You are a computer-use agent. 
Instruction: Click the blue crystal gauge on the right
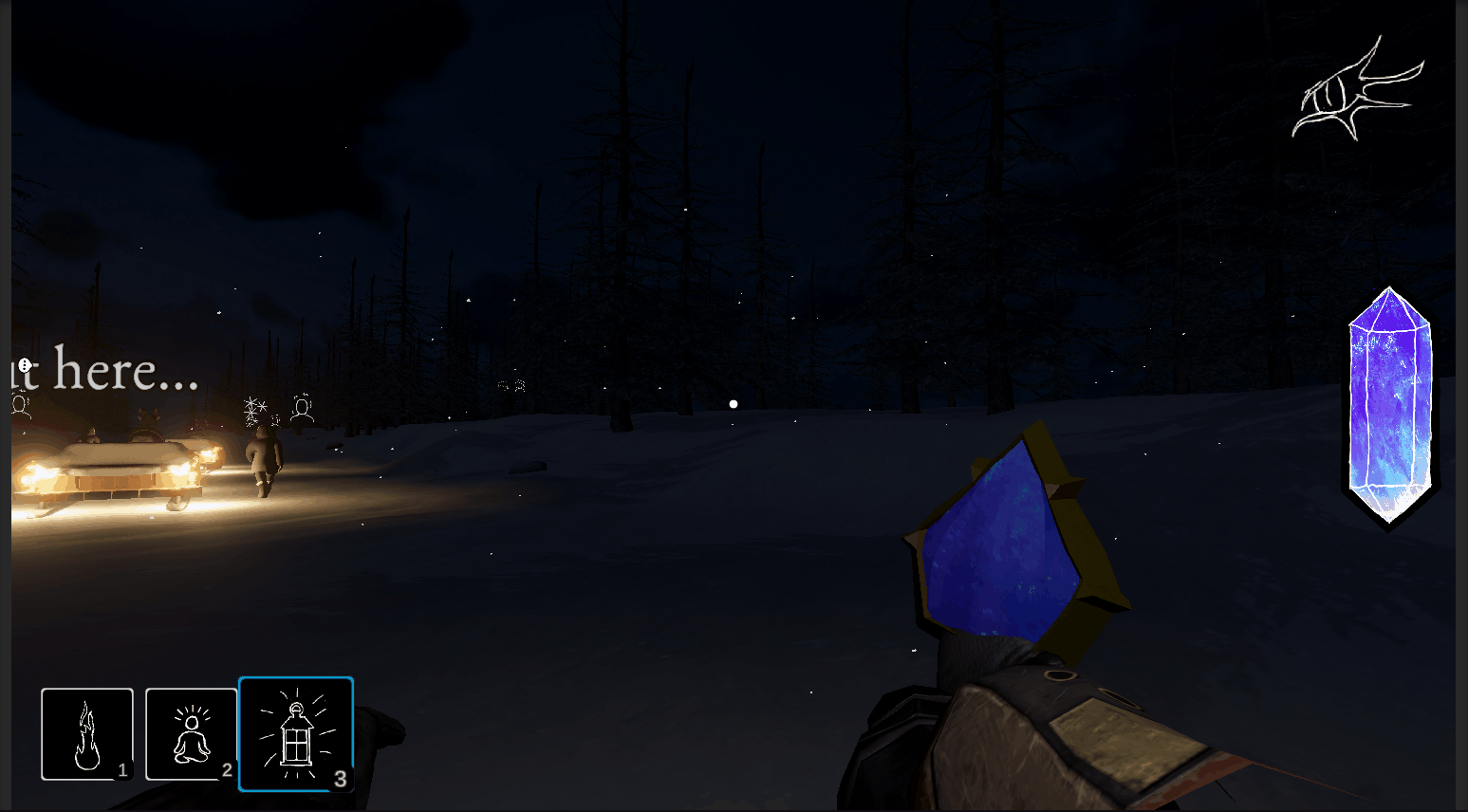[1389, 398]
